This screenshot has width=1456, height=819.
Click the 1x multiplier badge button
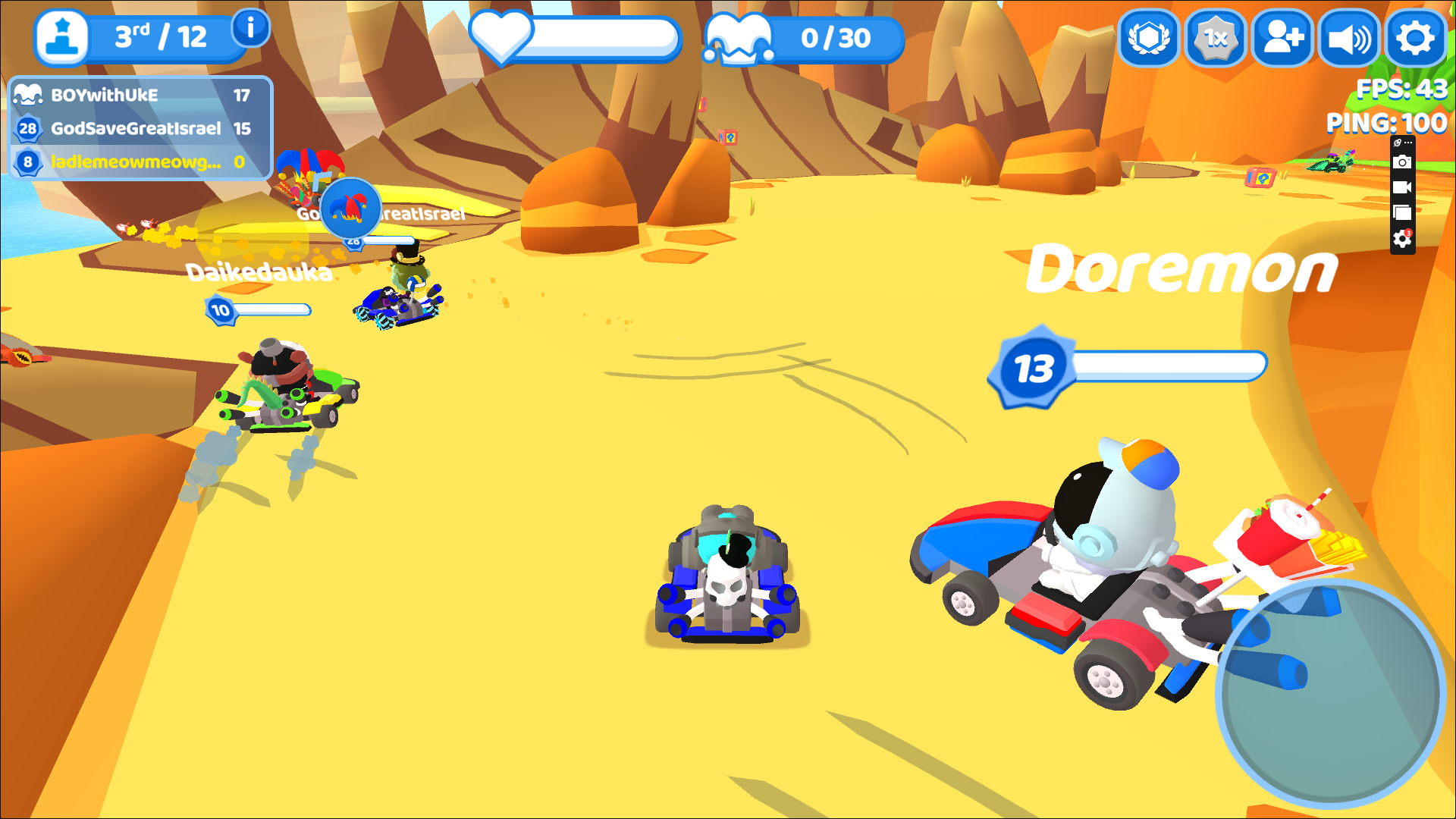1216,38
